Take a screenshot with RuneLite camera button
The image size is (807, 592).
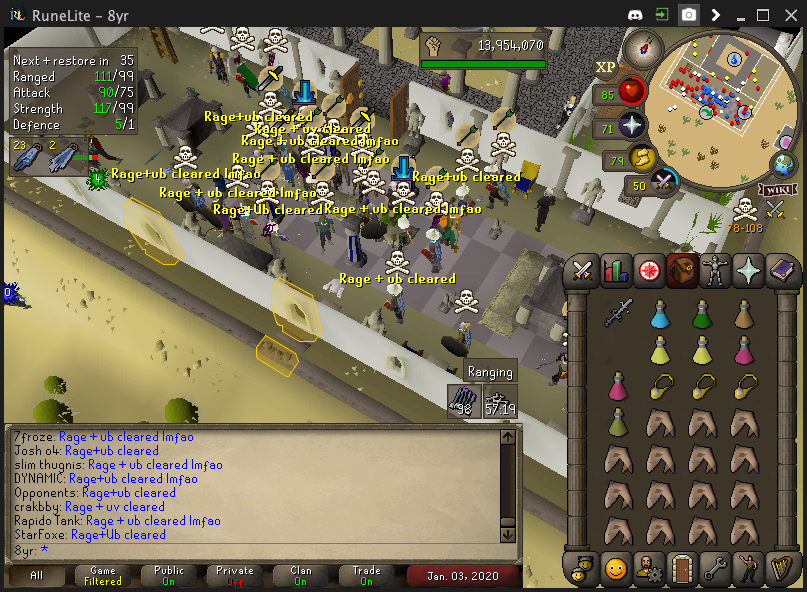[689, 15]
